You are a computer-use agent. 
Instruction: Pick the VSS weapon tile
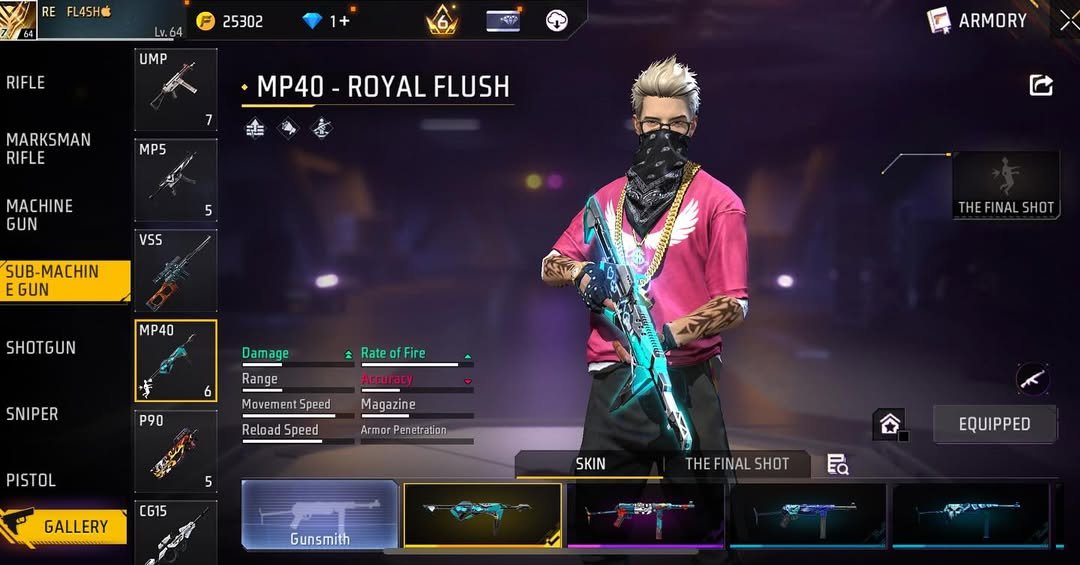pos(176,270)
